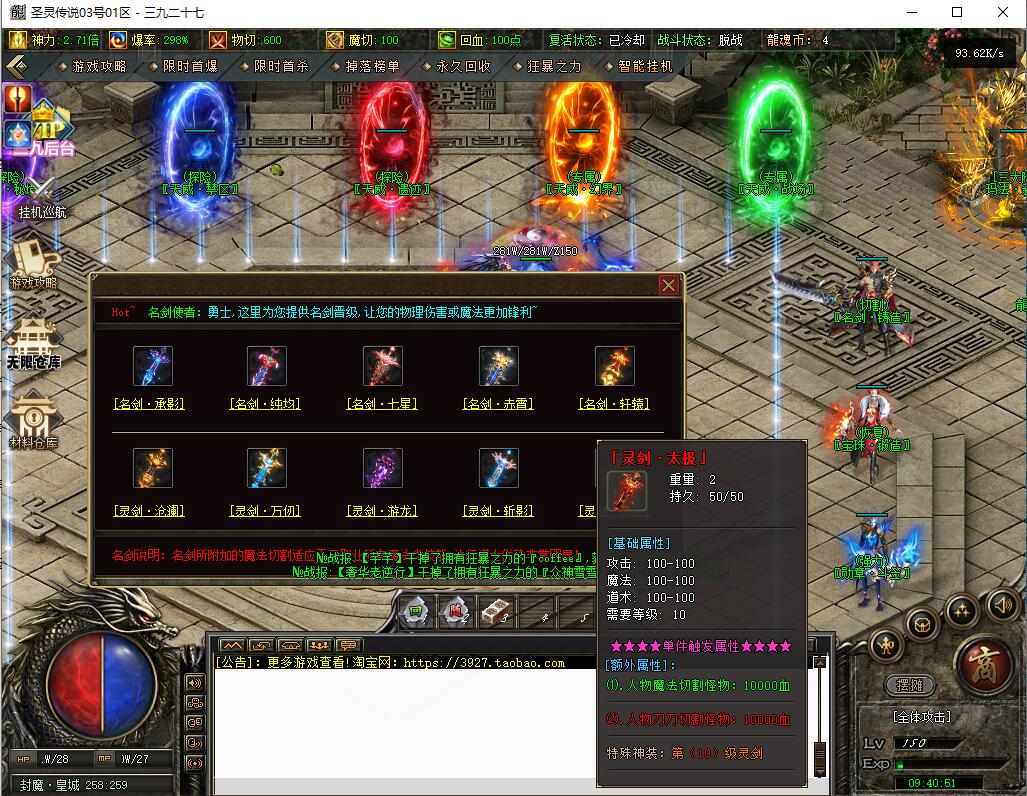1027x796 pixels.
Task: Maximize the game window
Action: [957, 12]
